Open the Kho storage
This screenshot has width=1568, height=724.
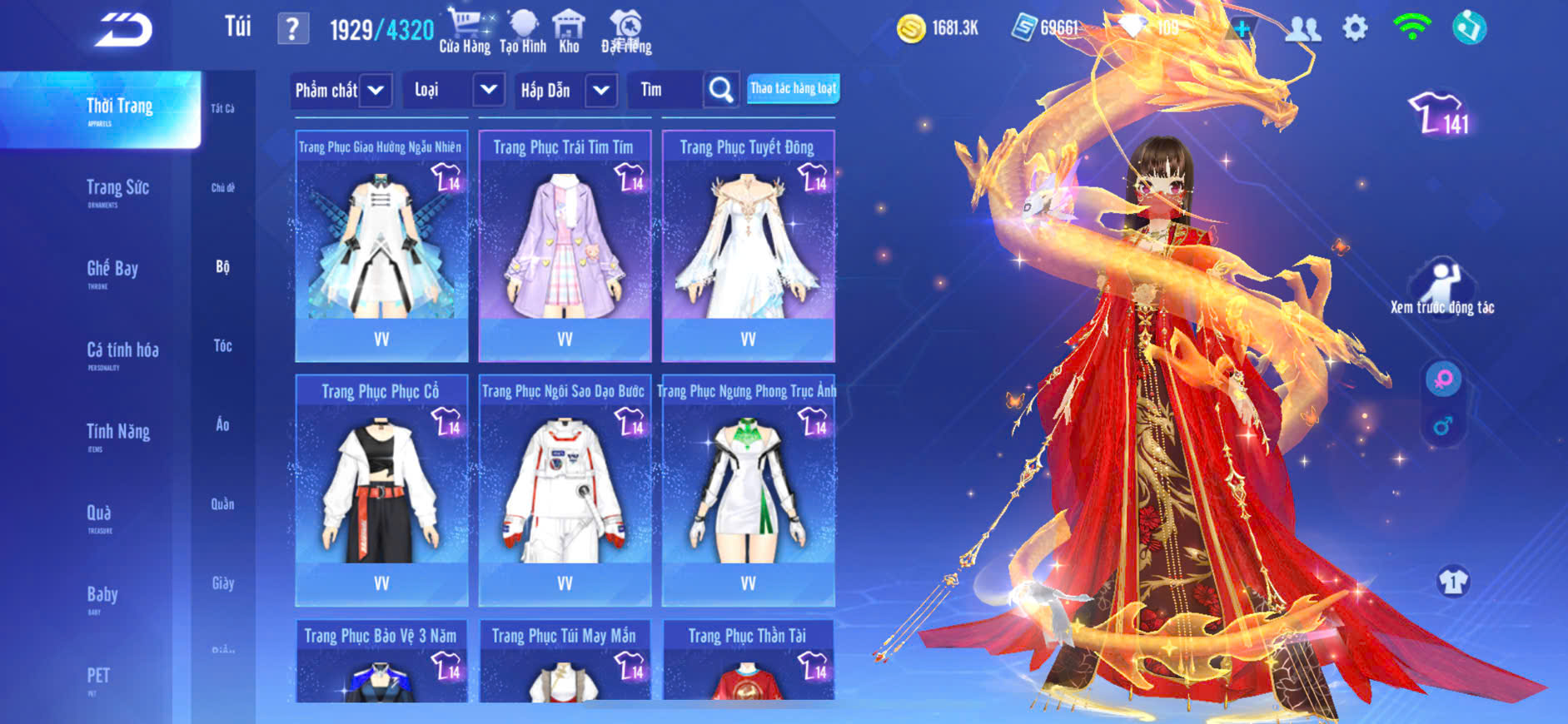click(x=569, y=32)
